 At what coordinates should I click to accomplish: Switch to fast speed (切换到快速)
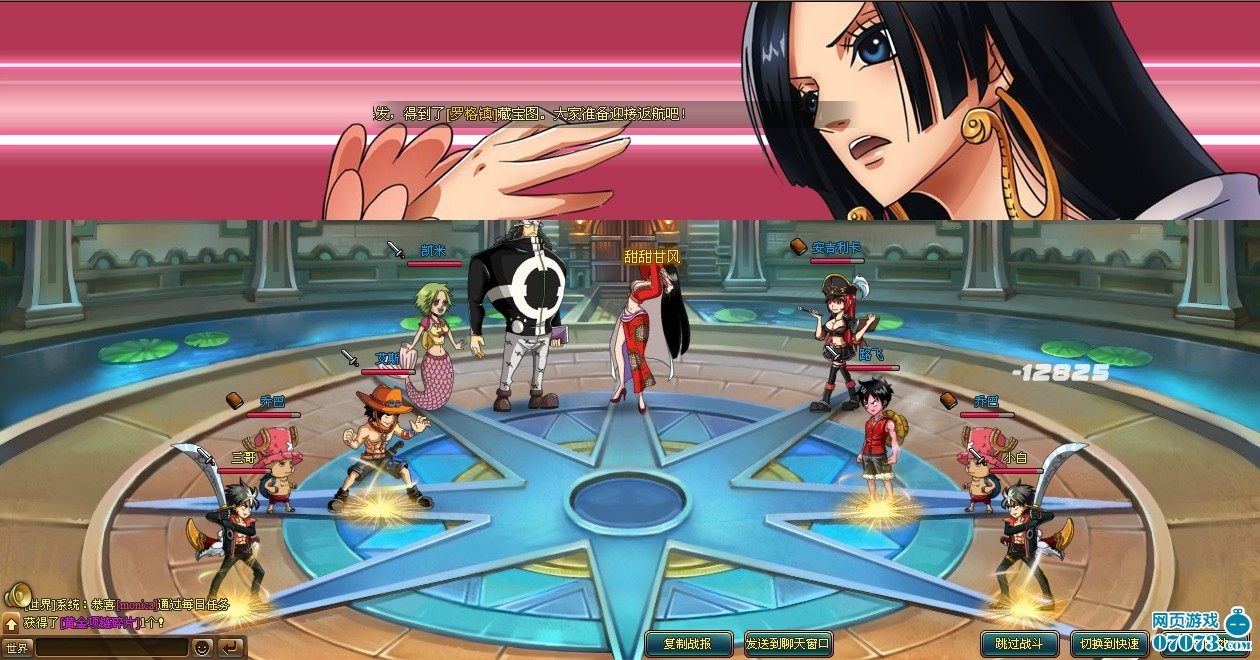click(1110, 644)
